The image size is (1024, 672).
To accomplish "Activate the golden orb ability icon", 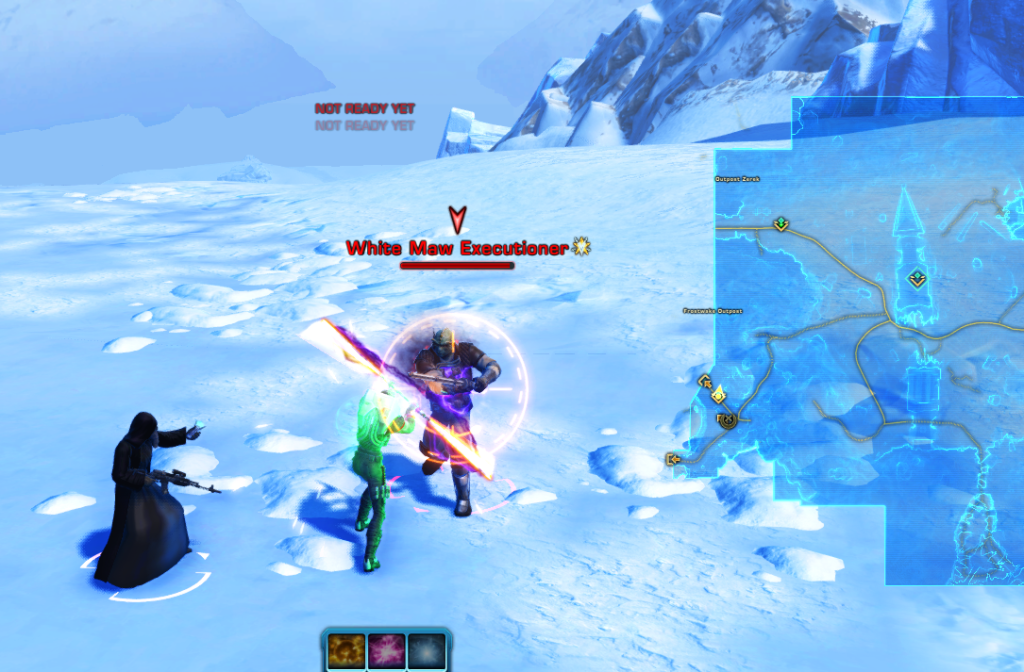I will 346,651.
